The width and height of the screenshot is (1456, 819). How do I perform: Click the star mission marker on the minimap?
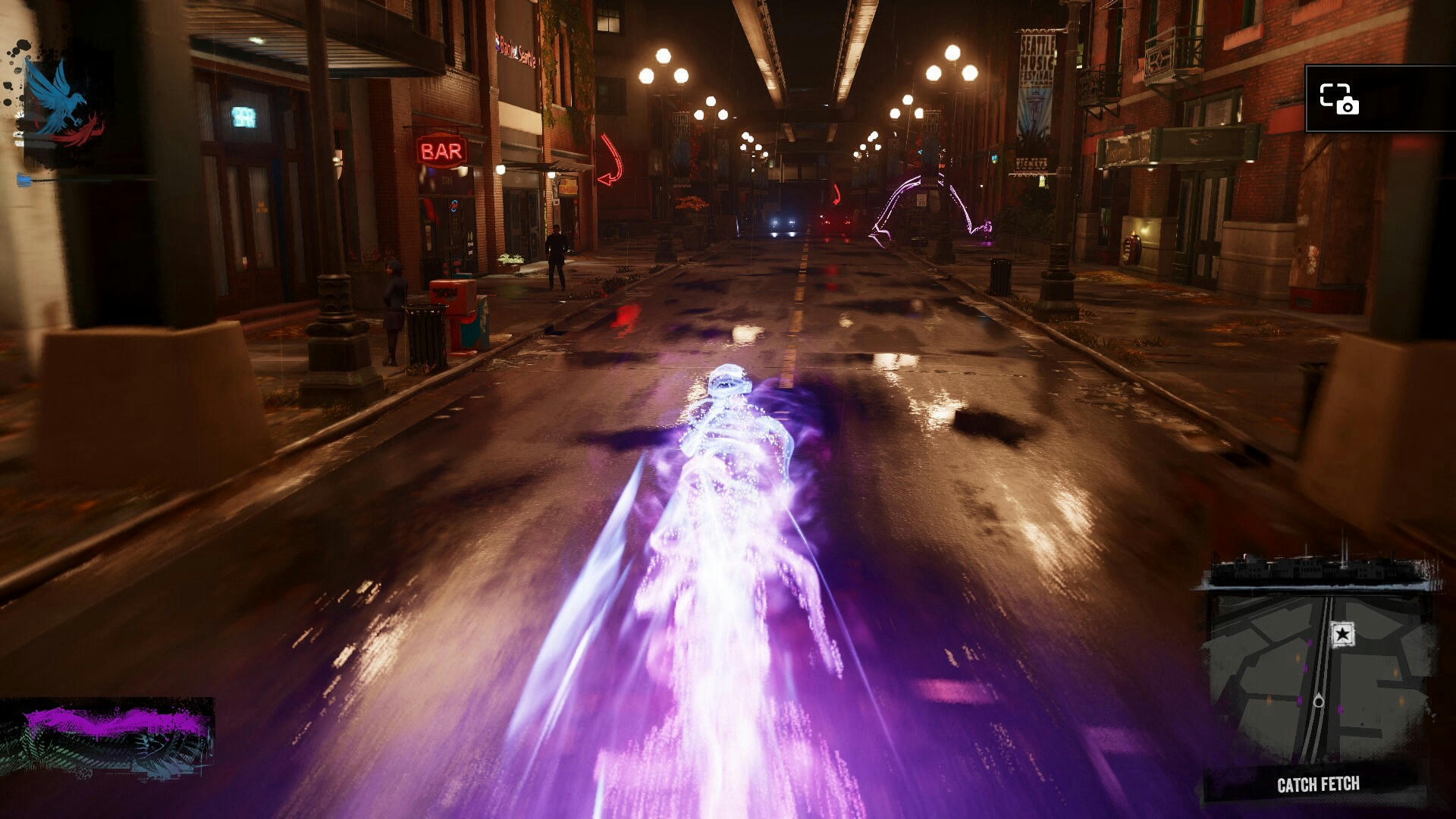(1342, 632)
